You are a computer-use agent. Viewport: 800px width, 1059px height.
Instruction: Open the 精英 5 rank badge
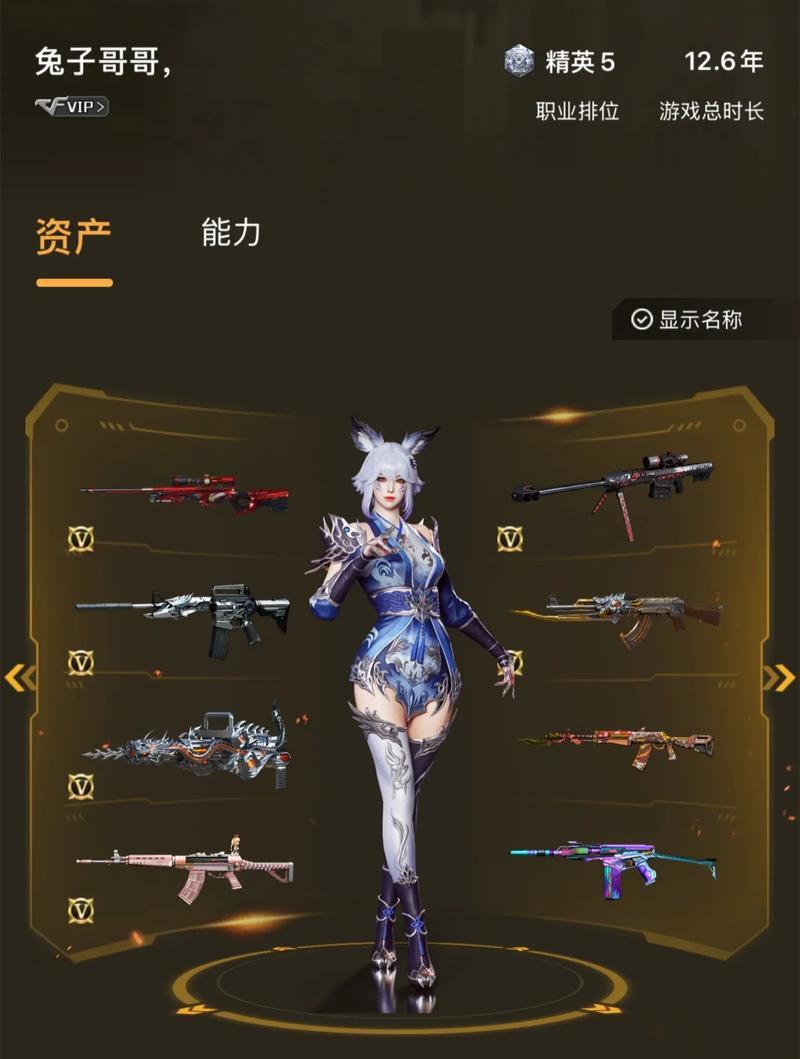(562, 62)
